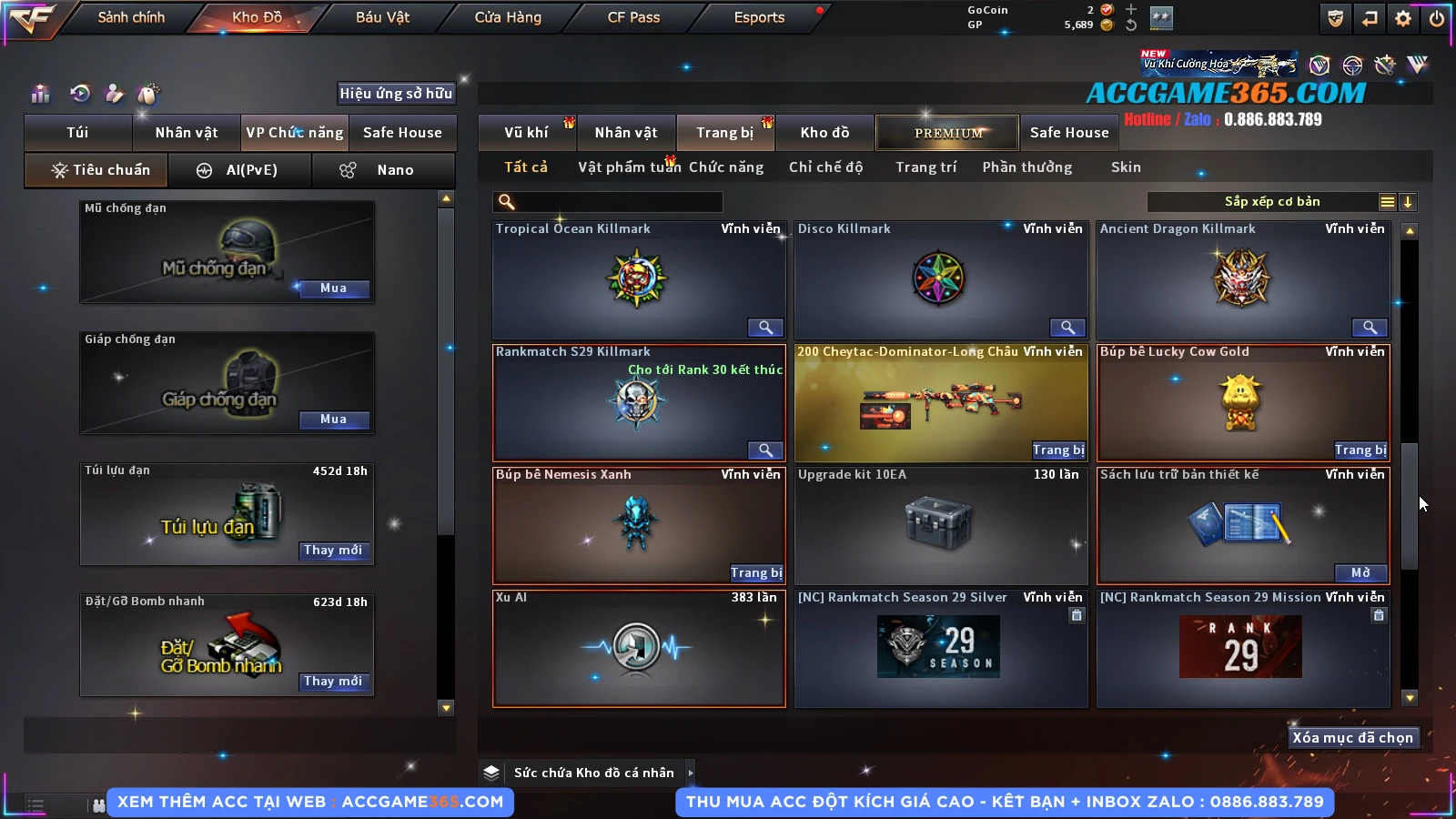Expand Sức chứa Kho đồ cá nhân
This screenshot has width=1456, height=819.
click(x=690, y=773)
